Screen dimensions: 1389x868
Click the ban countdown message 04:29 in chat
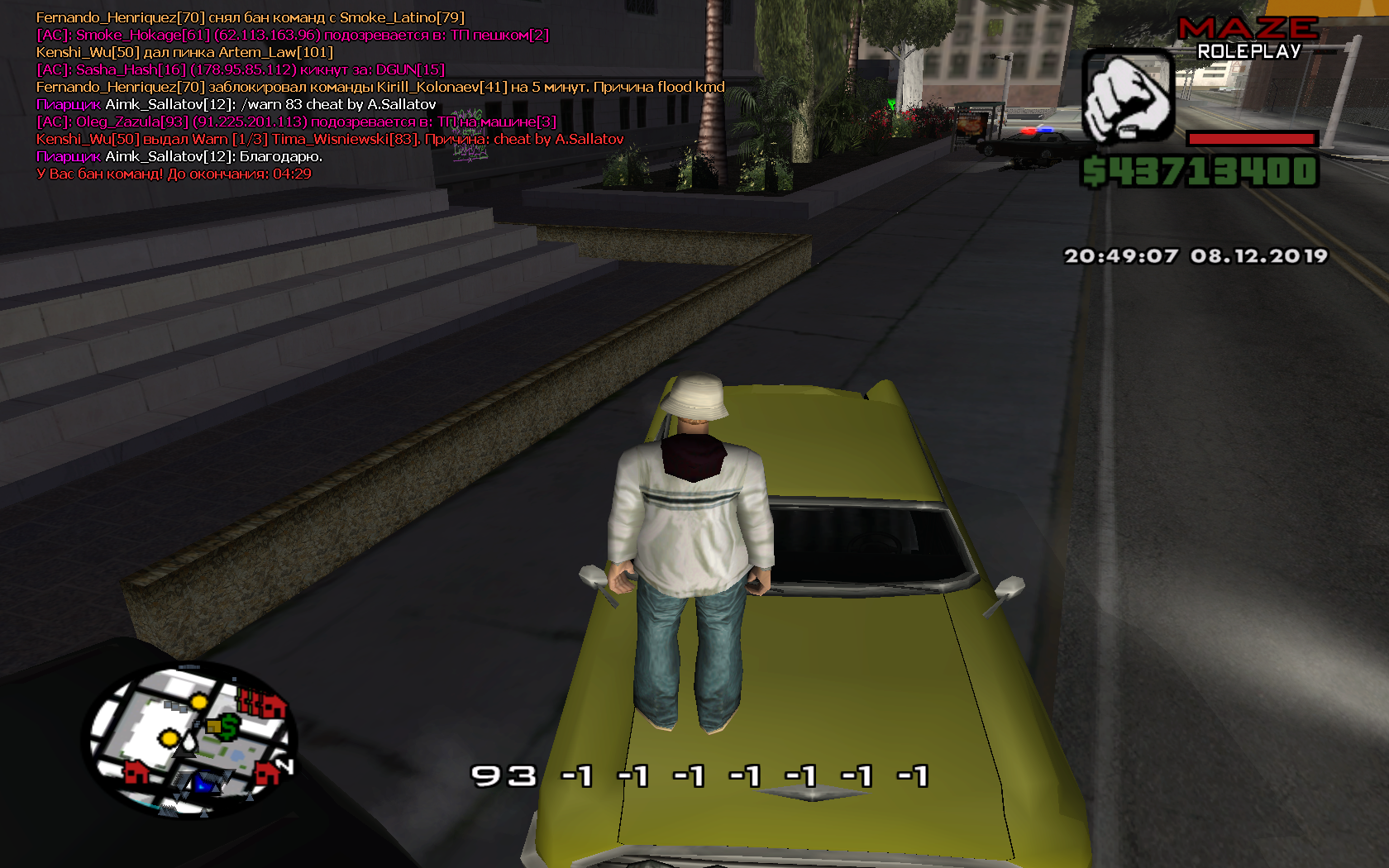tap(289, 174)
